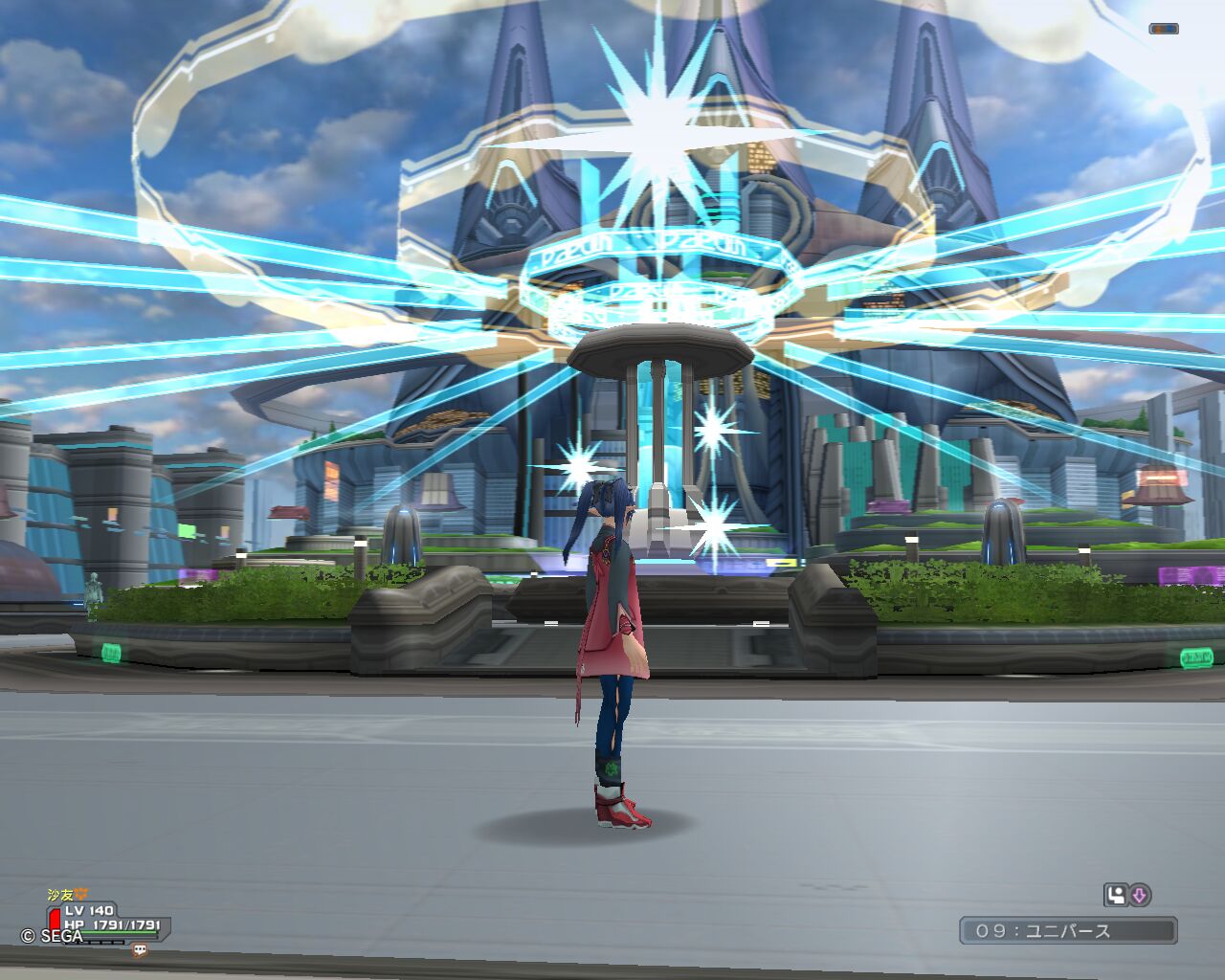Screen dimensions: 1225x980
Task: Select the pink down-arrow icon
Action: point(1140,896)
